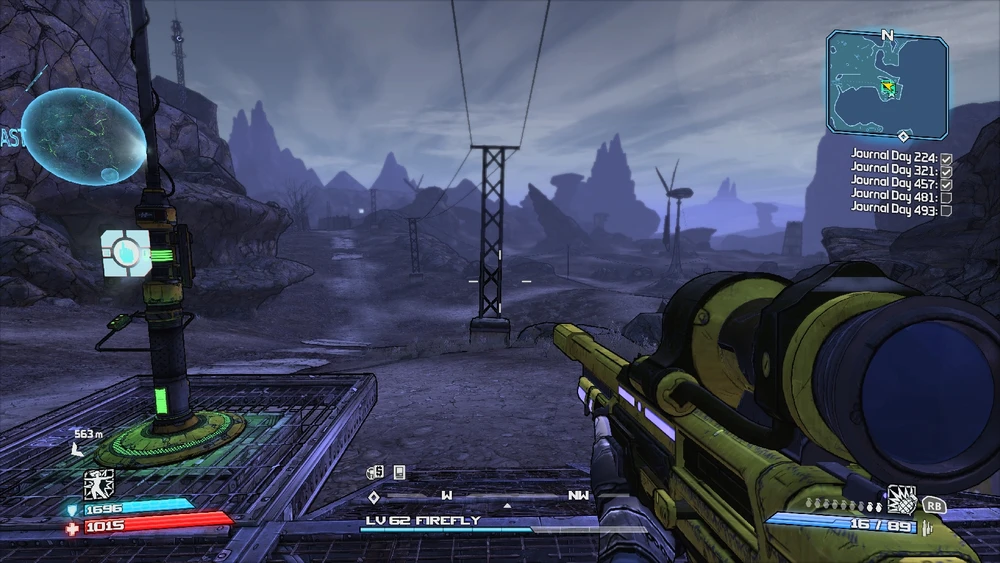Click the Journal Day 321 checkbox

point(946,169)
